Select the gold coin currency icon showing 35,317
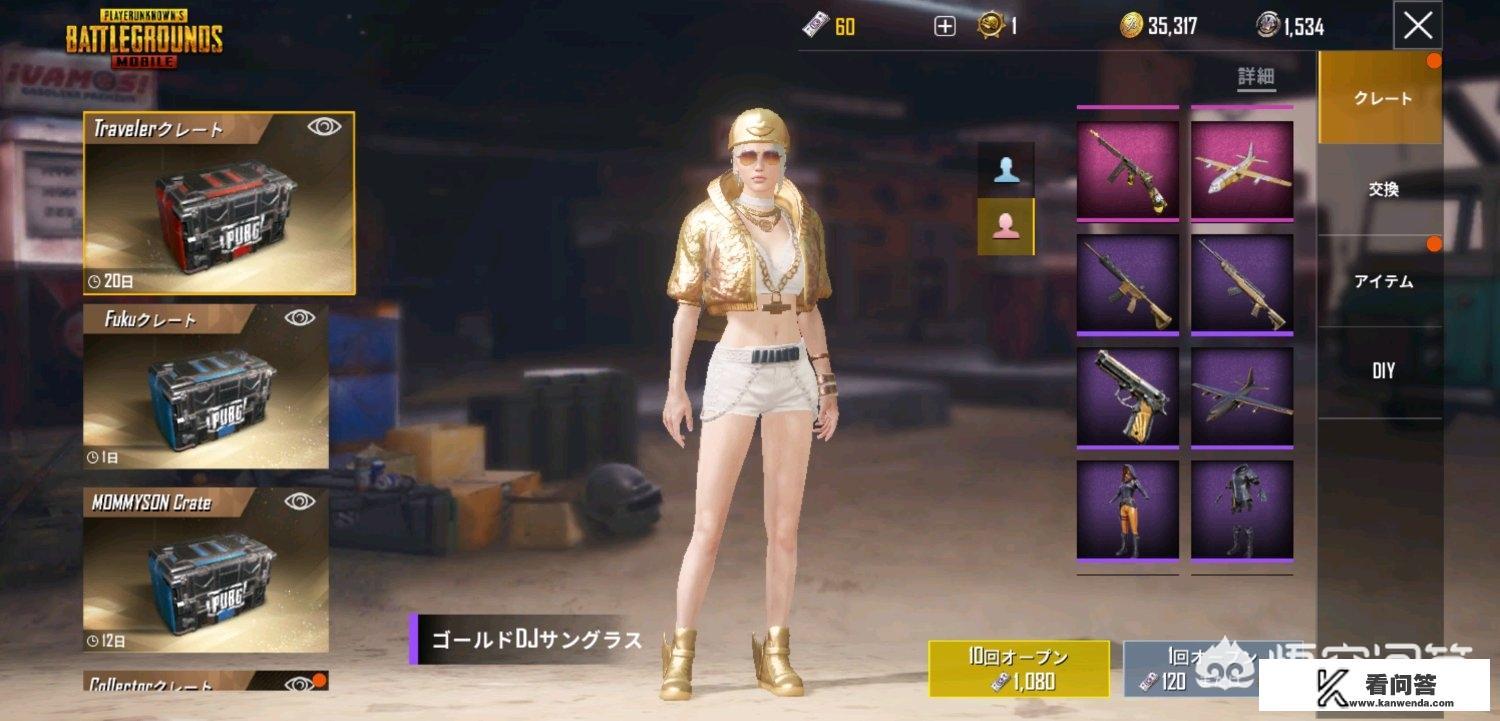This screenshot has height=721, width=1500. (1133, 25)
